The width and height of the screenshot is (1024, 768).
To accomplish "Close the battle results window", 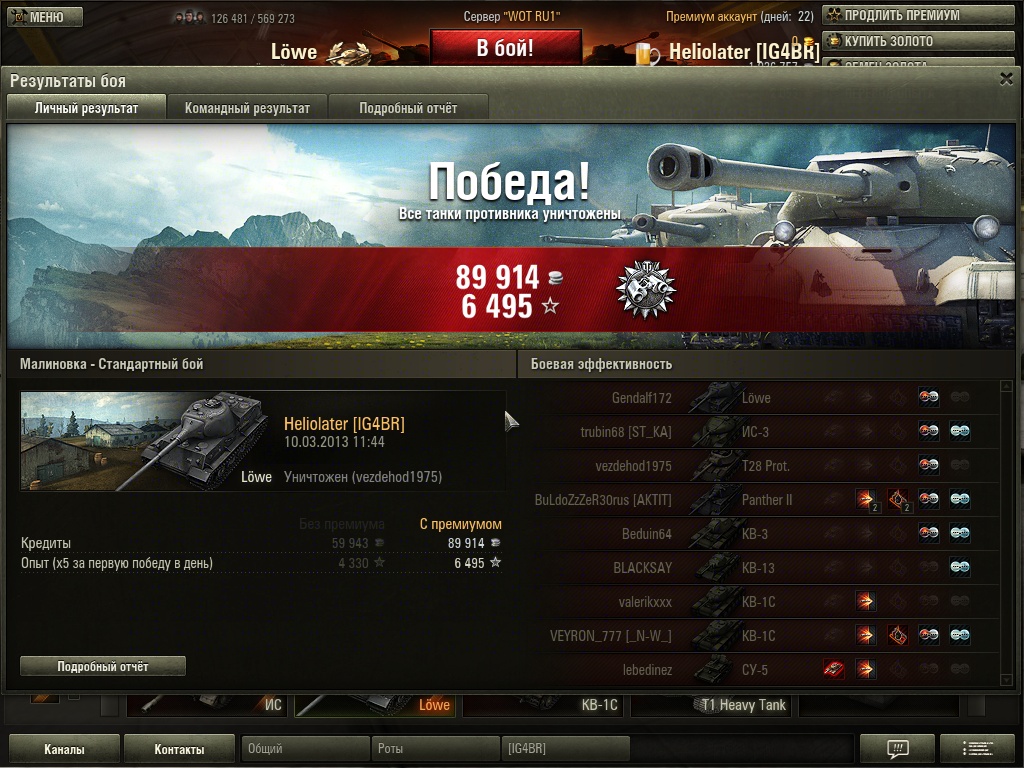I will 1006,79.
